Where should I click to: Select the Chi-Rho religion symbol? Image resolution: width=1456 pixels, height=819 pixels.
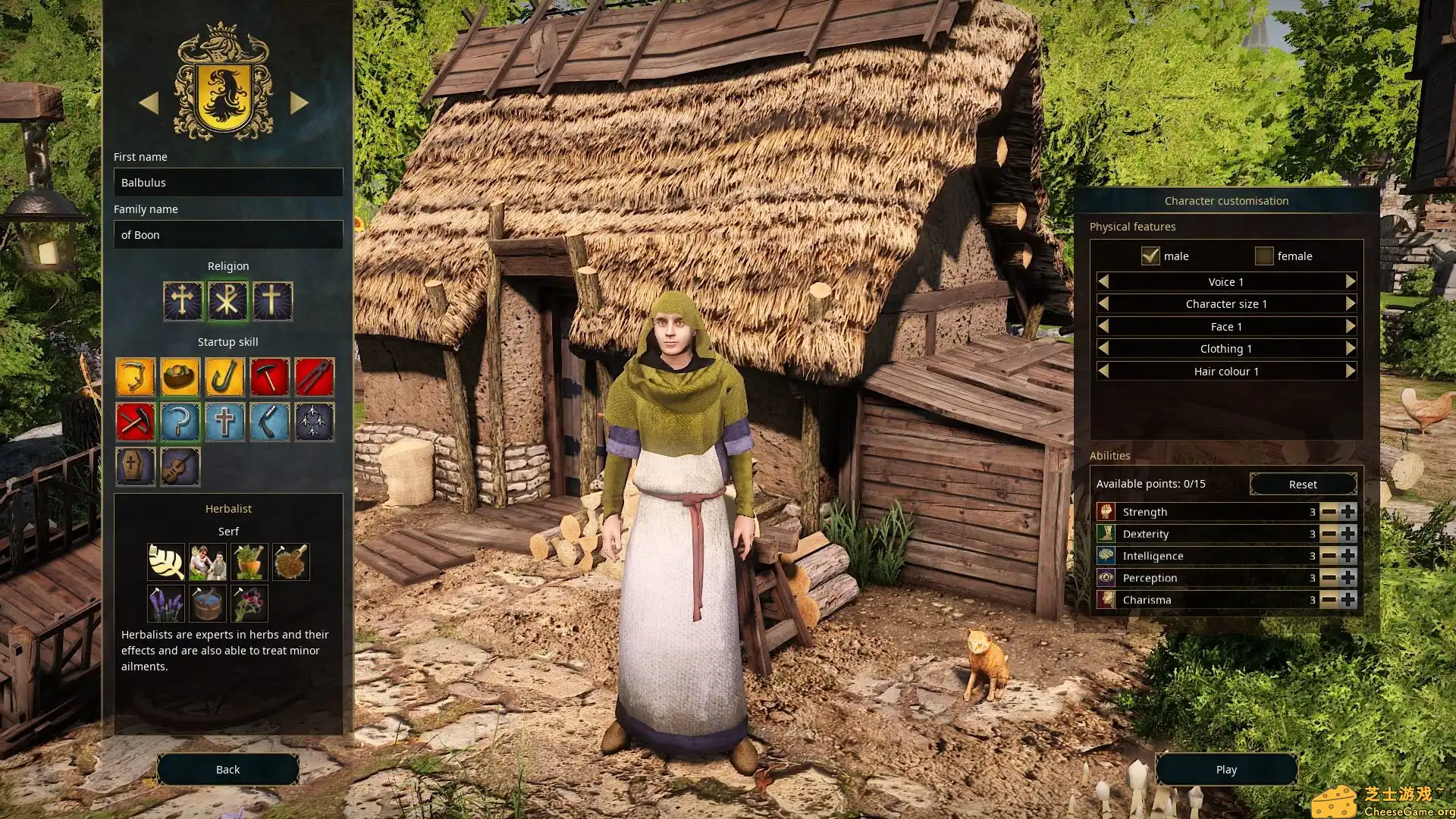tap(227, 300)
